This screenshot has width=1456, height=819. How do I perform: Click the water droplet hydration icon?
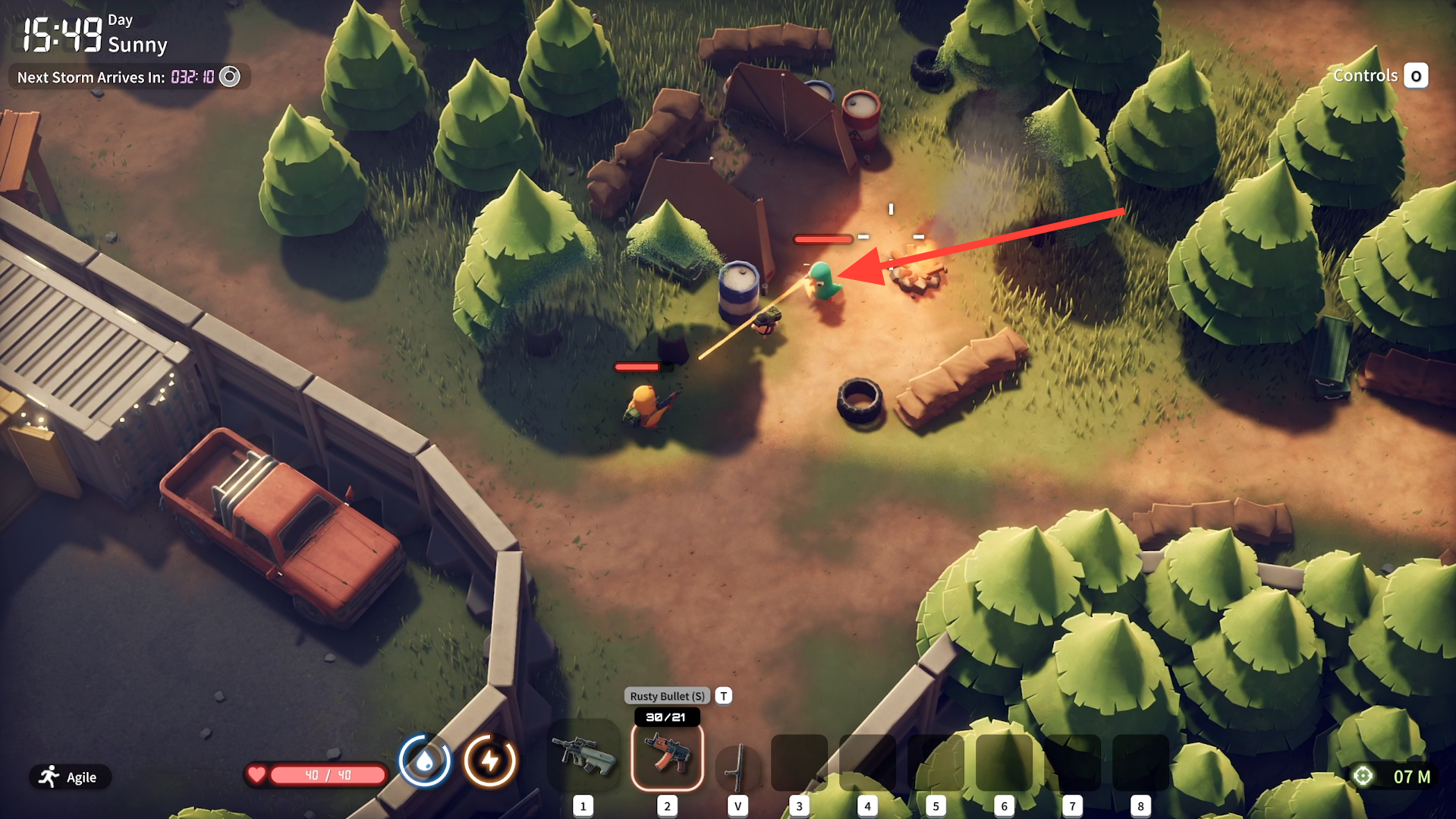pyautogui.click(x=425, y=760)
